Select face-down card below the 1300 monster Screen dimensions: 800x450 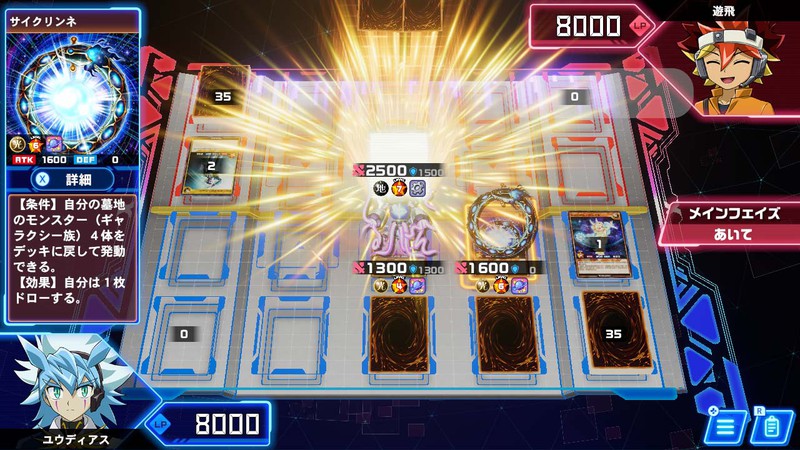397,336
